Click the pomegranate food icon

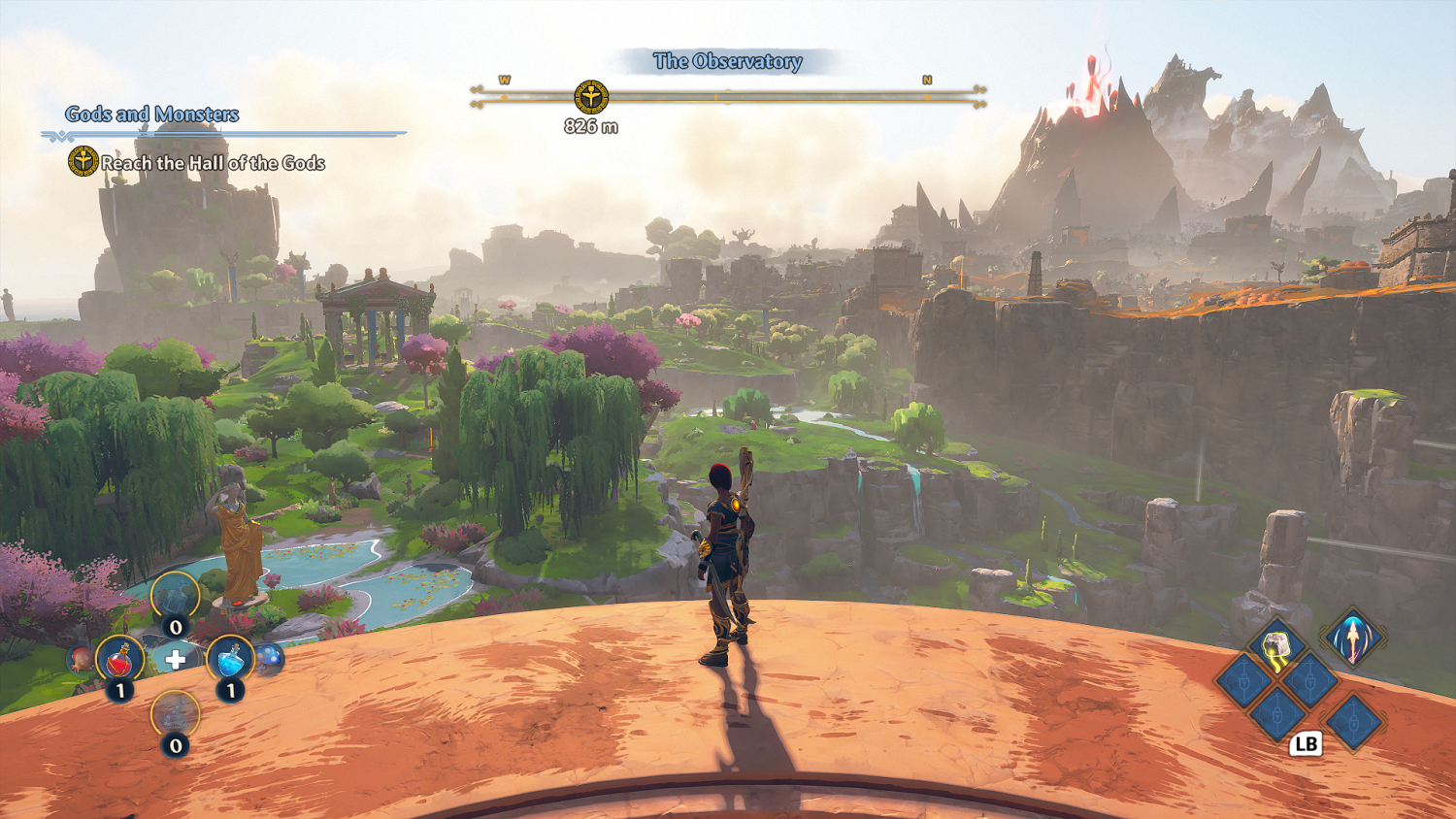82,660
